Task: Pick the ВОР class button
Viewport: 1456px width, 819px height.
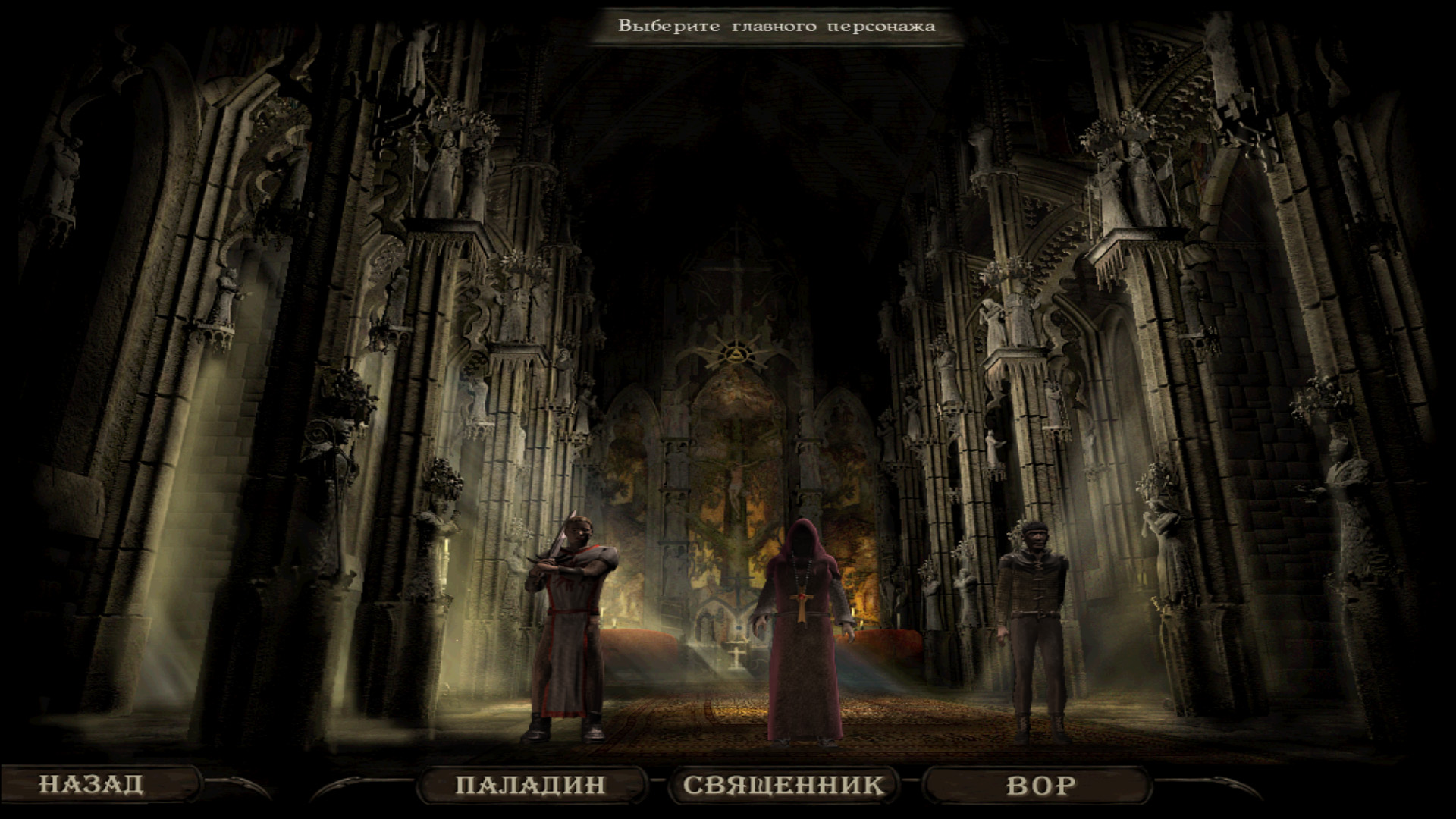Action: tap(1040, 785)
